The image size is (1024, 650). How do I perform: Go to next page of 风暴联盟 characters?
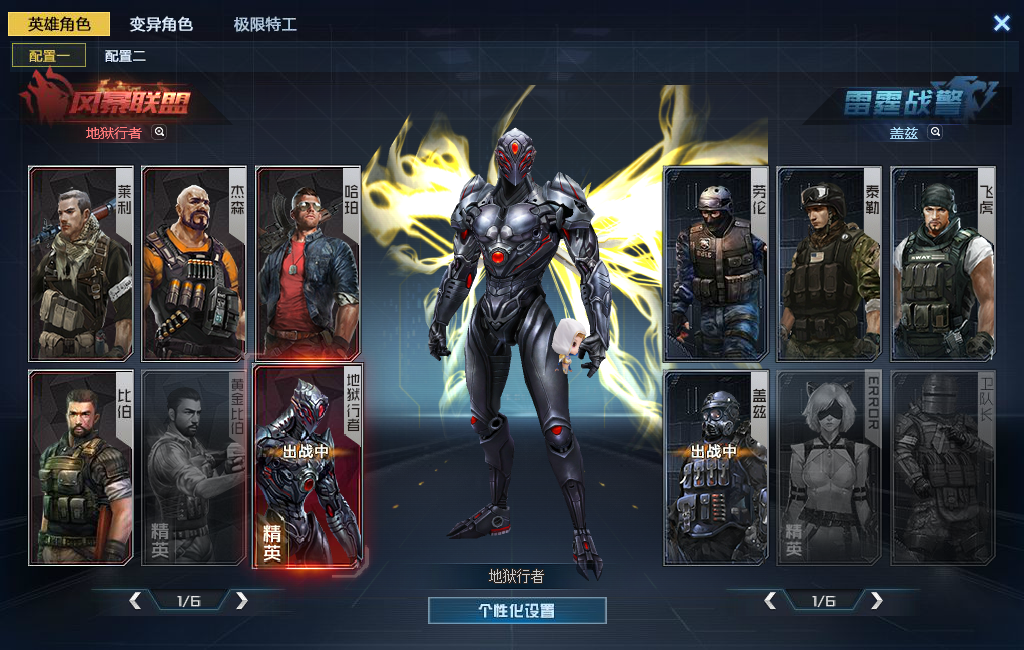click(x=241, y=600)
